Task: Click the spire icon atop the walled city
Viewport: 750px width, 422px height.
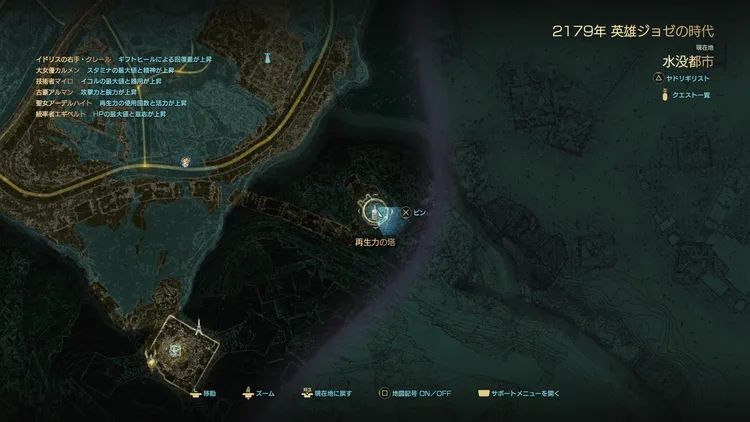Action: (198, 326)
